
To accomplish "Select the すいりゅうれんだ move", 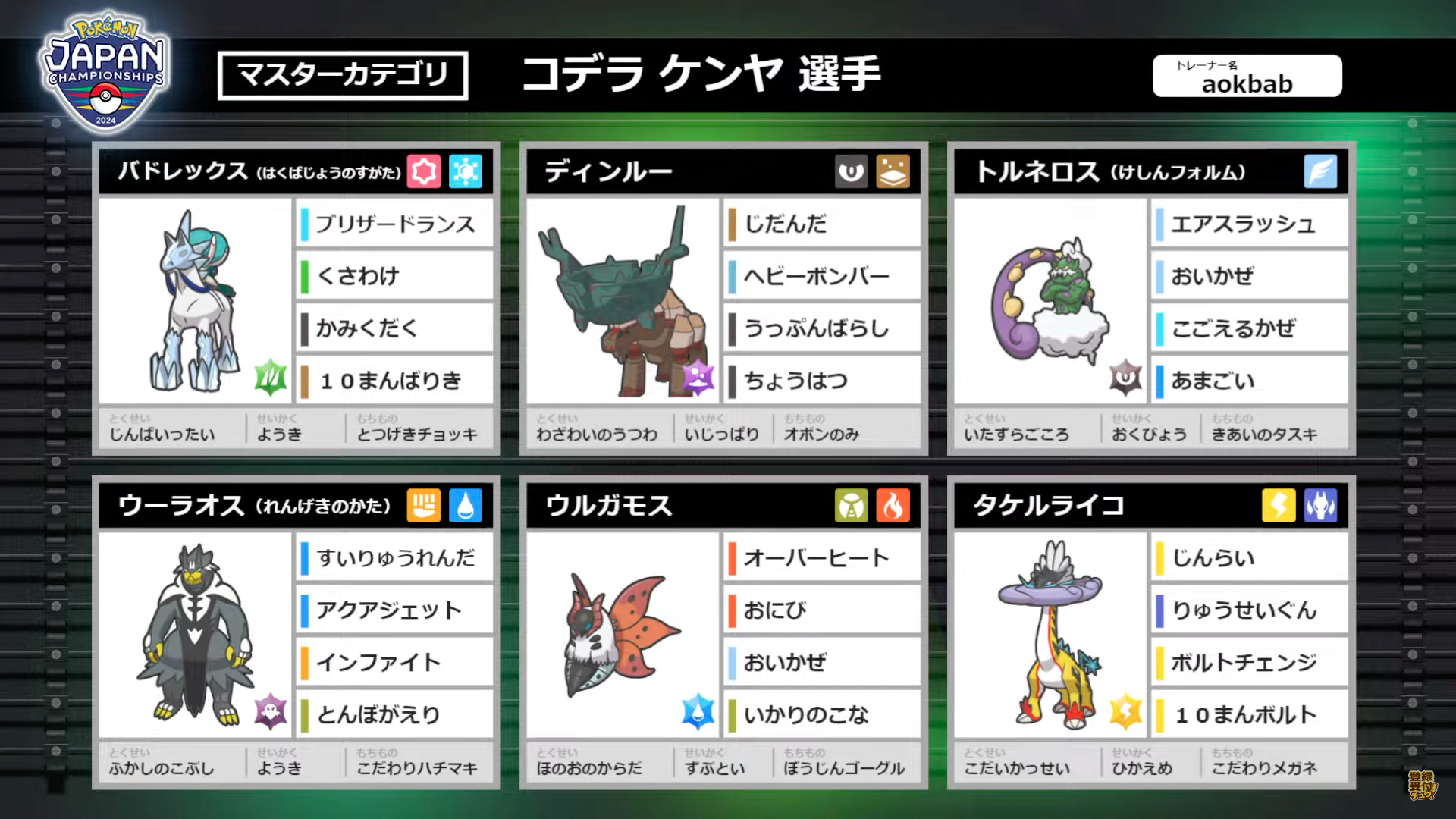I will [394, 558].
